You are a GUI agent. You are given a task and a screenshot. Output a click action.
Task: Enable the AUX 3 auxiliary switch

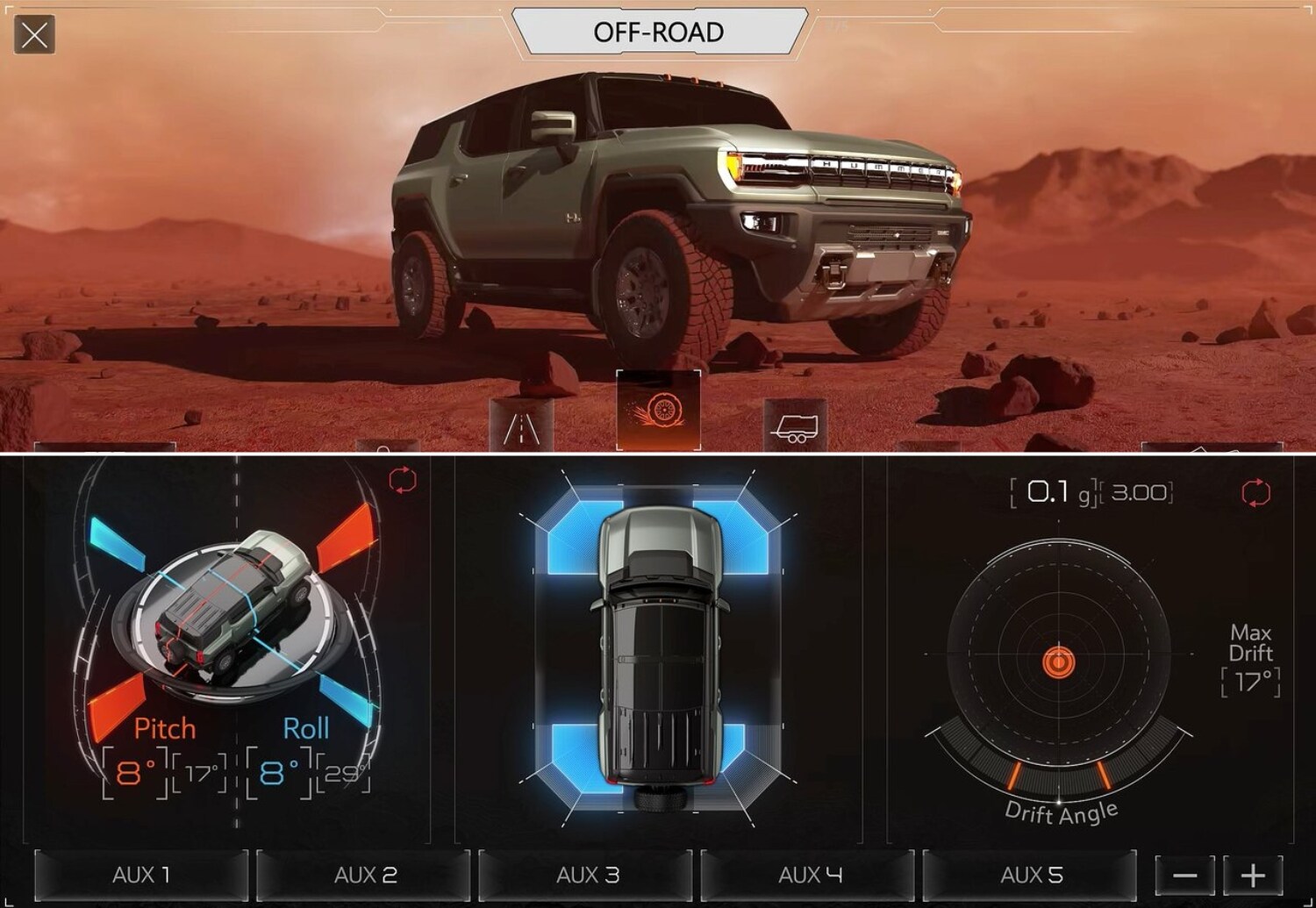[590, 875]
